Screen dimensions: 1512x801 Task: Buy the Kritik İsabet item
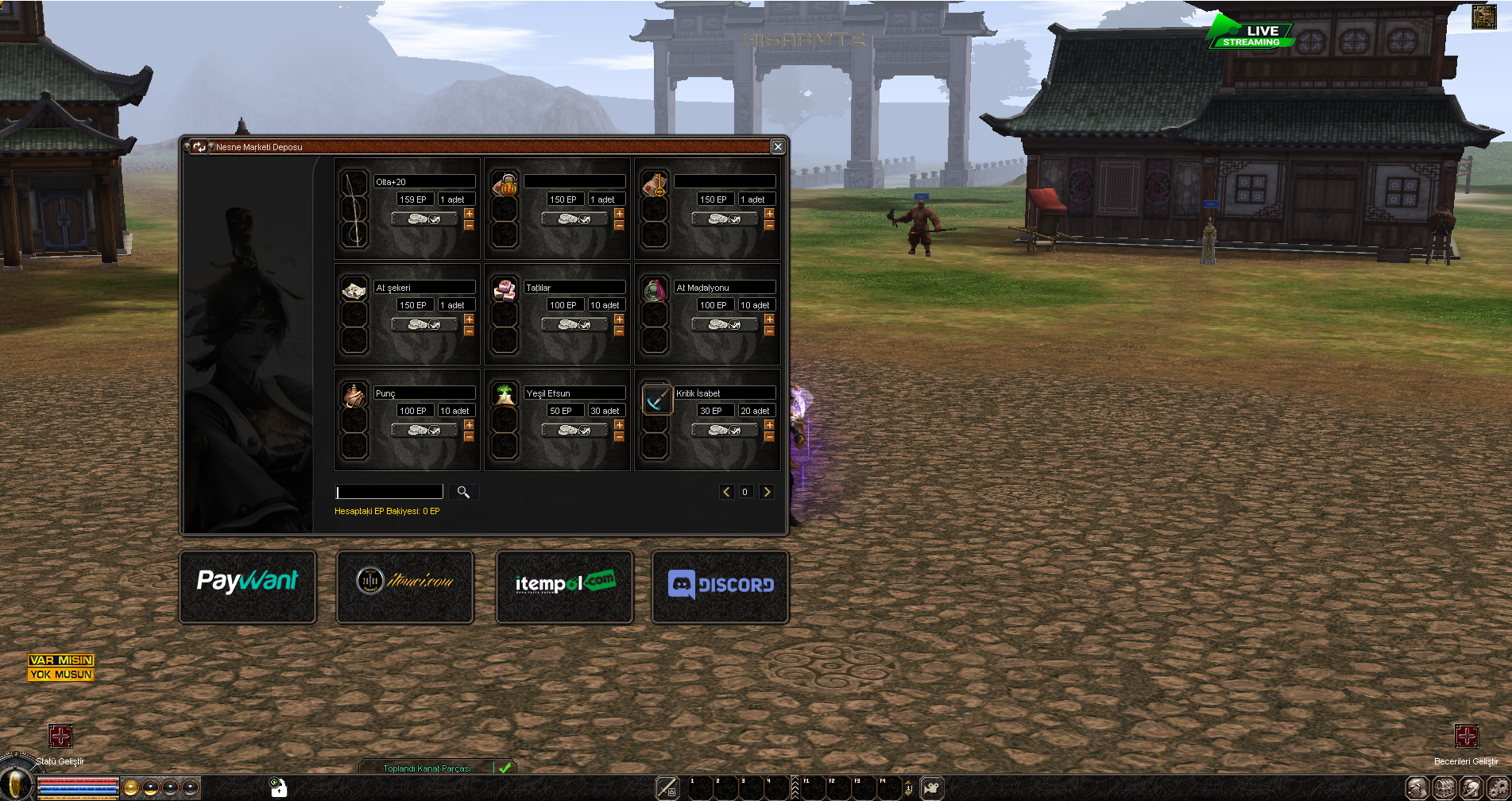pos(725,430)
